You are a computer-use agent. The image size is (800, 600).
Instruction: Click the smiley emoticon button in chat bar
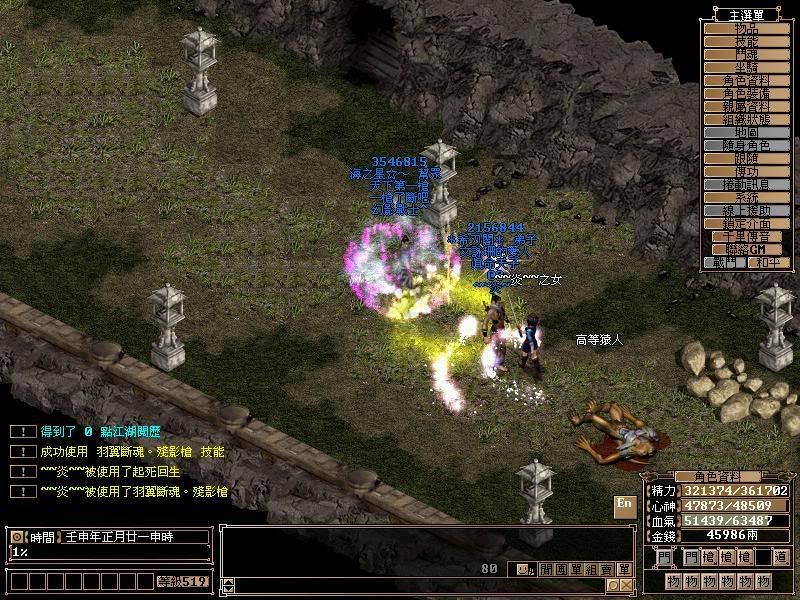(x=523, y=569)
